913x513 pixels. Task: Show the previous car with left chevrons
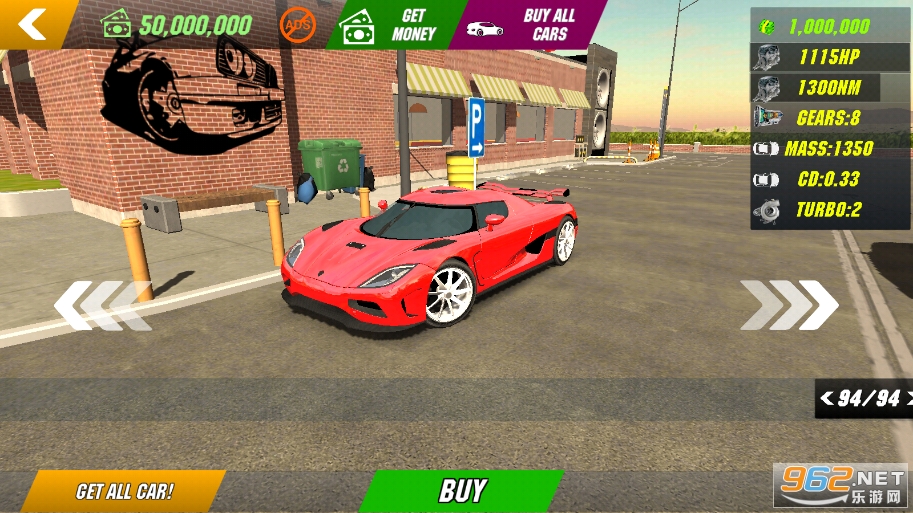point(101,305)
